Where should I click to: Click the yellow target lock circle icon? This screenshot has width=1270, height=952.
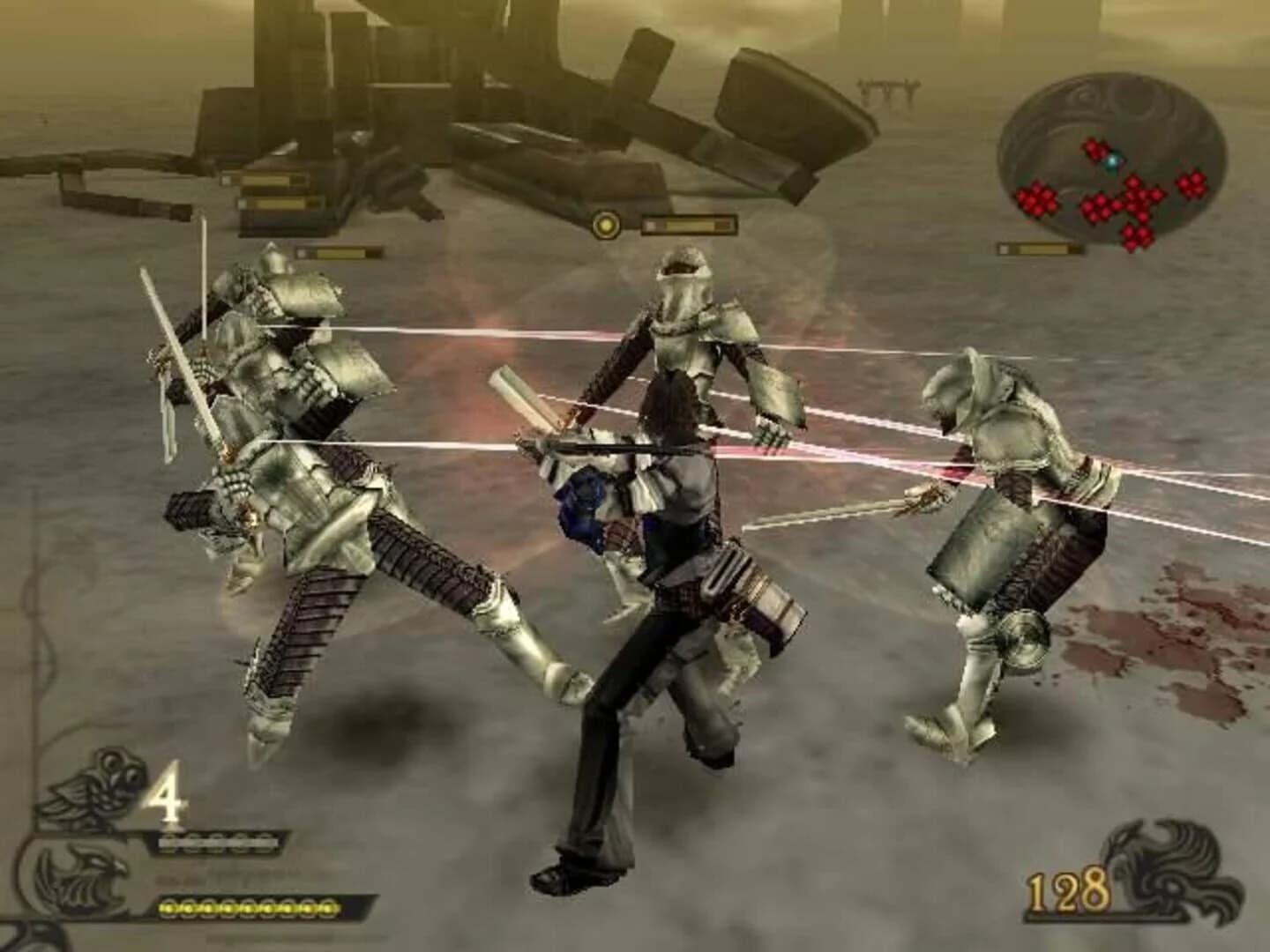pyautogui.click(x=608, y=225)
